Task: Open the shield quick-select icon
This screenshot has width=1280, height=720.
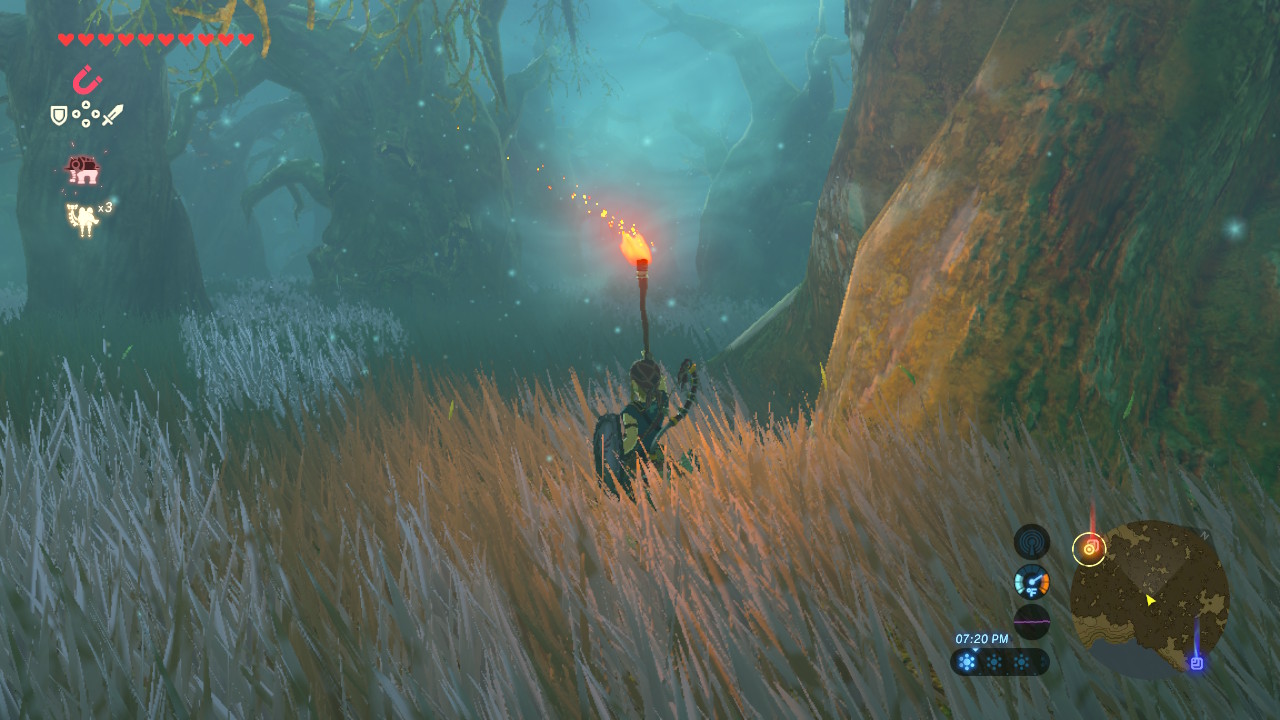Action: pyautogui.click(x=59, y=116)
